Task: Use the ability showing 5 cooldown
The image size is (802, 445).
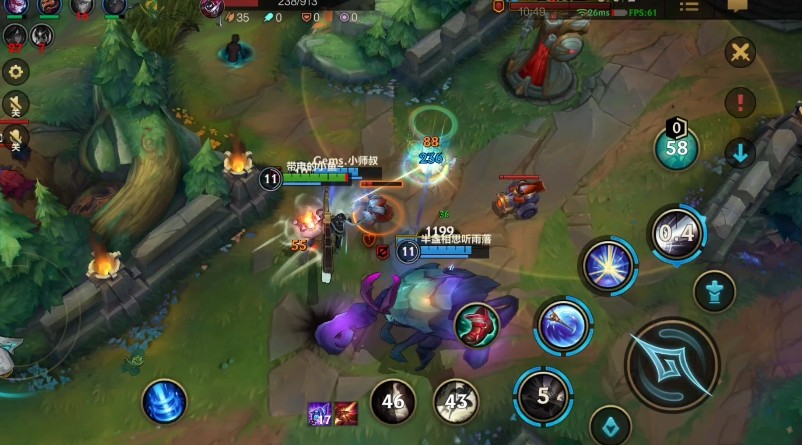Action: click(543, 395)
